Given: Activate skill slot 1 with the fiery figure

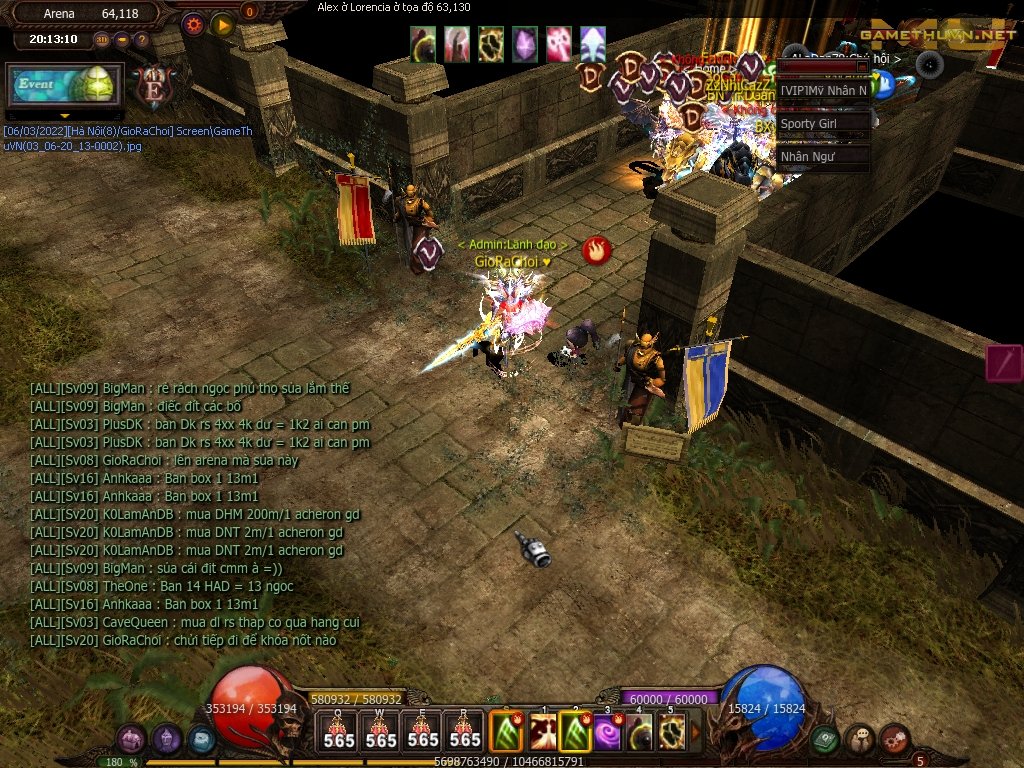Looking at the screenshot, I should 543,732.
